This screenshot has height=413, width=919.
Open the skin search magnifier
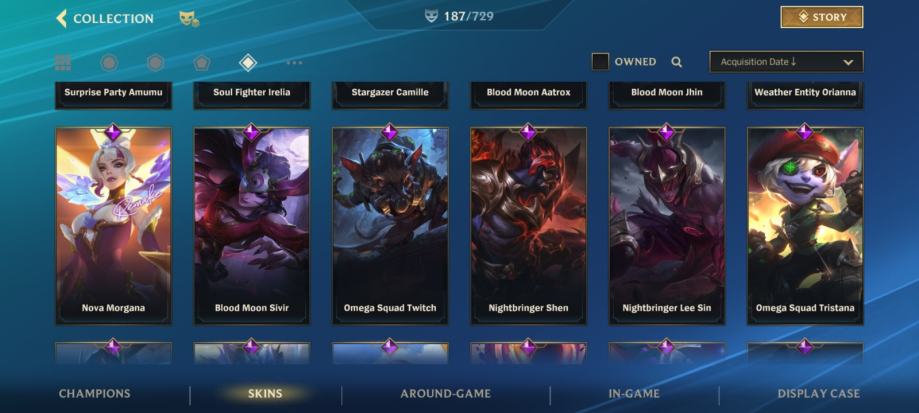[x=677, y=62]
